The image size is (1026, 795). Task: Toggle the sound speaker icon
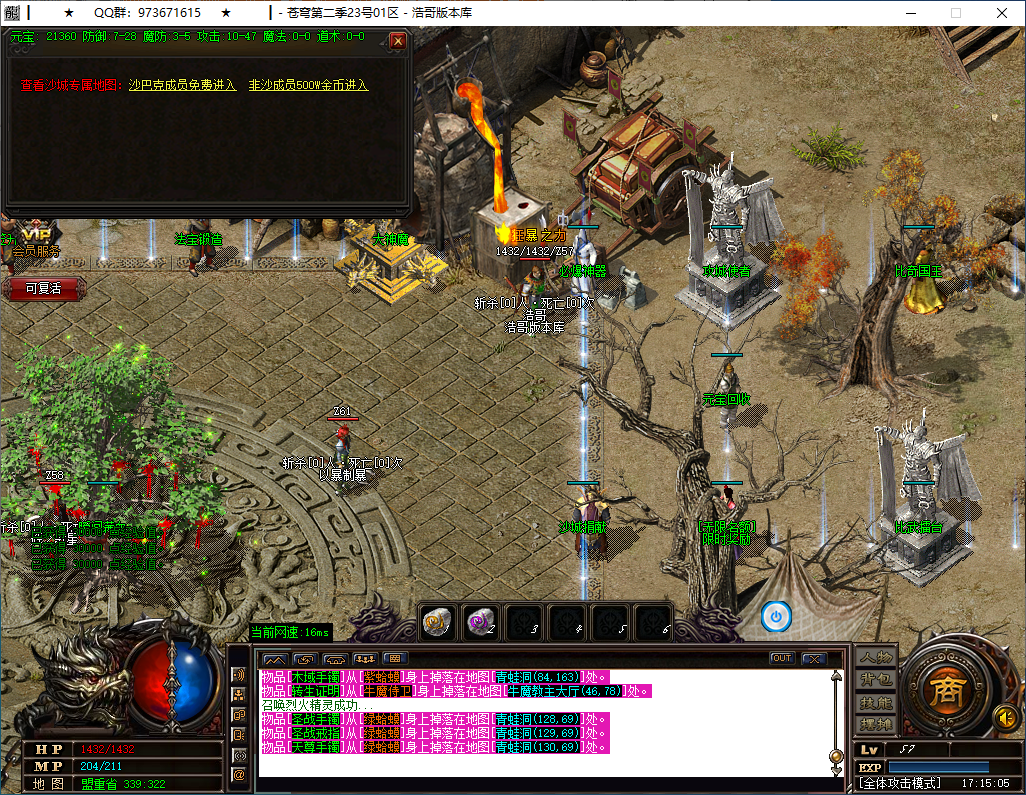pos(1005,717)
